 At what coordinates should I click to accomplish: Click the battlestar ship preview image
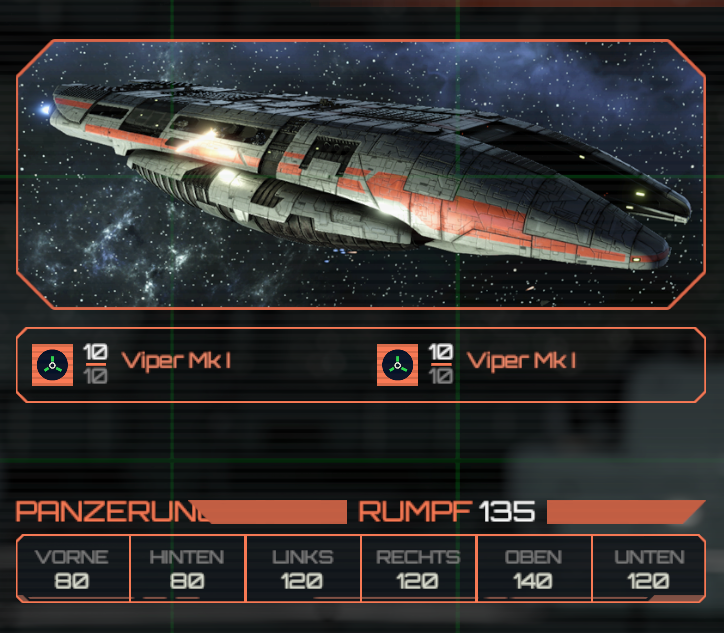361,174
